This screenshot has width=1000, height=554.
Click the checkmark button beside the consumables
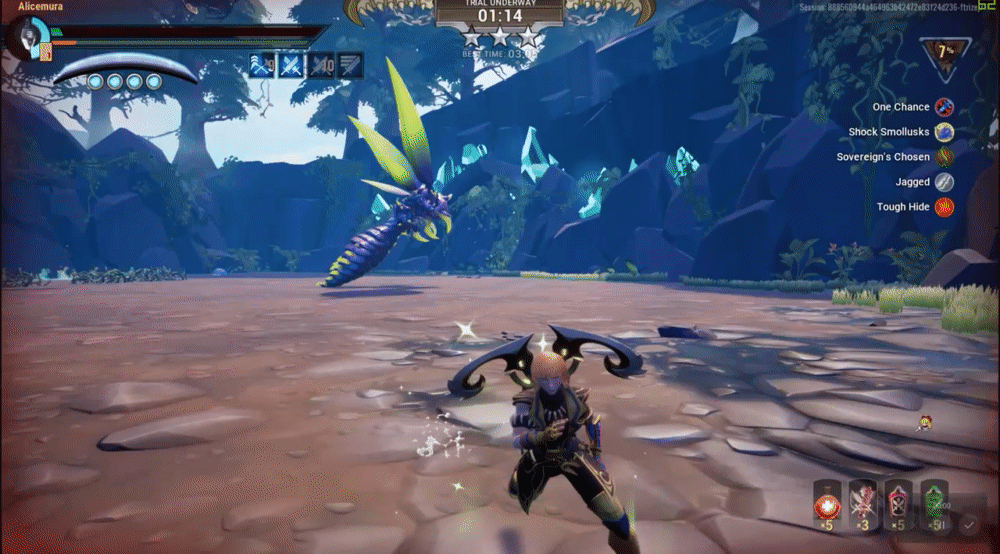(968, 523)
